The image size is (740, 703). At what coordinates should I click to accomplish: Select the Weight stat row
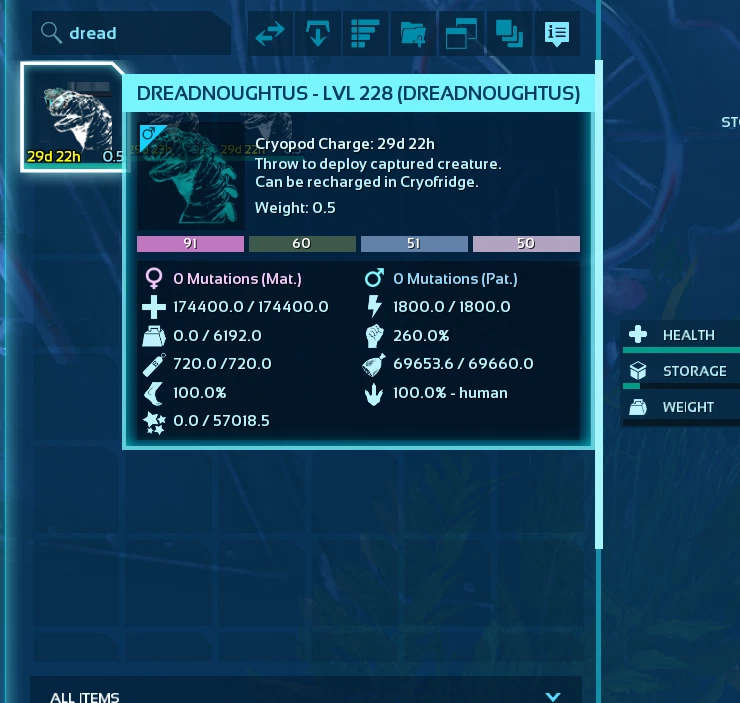(685, 407)
